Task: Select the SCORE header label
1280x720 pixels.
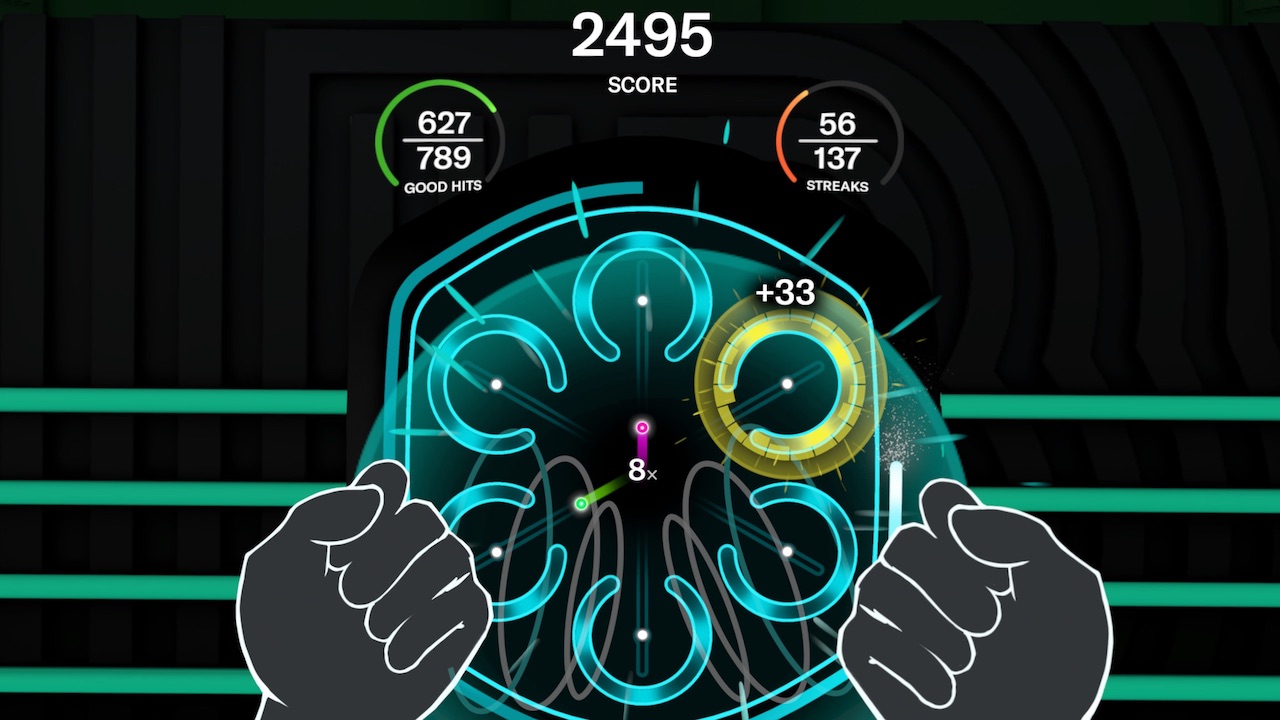Action: (x=641, y=85)
